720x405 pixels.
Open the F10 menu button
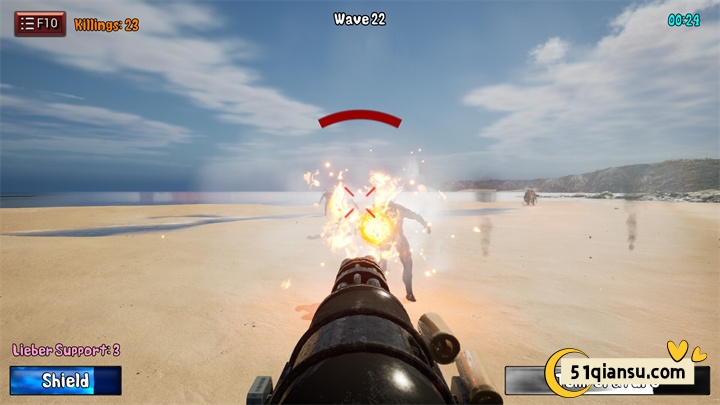coord(40,24)
